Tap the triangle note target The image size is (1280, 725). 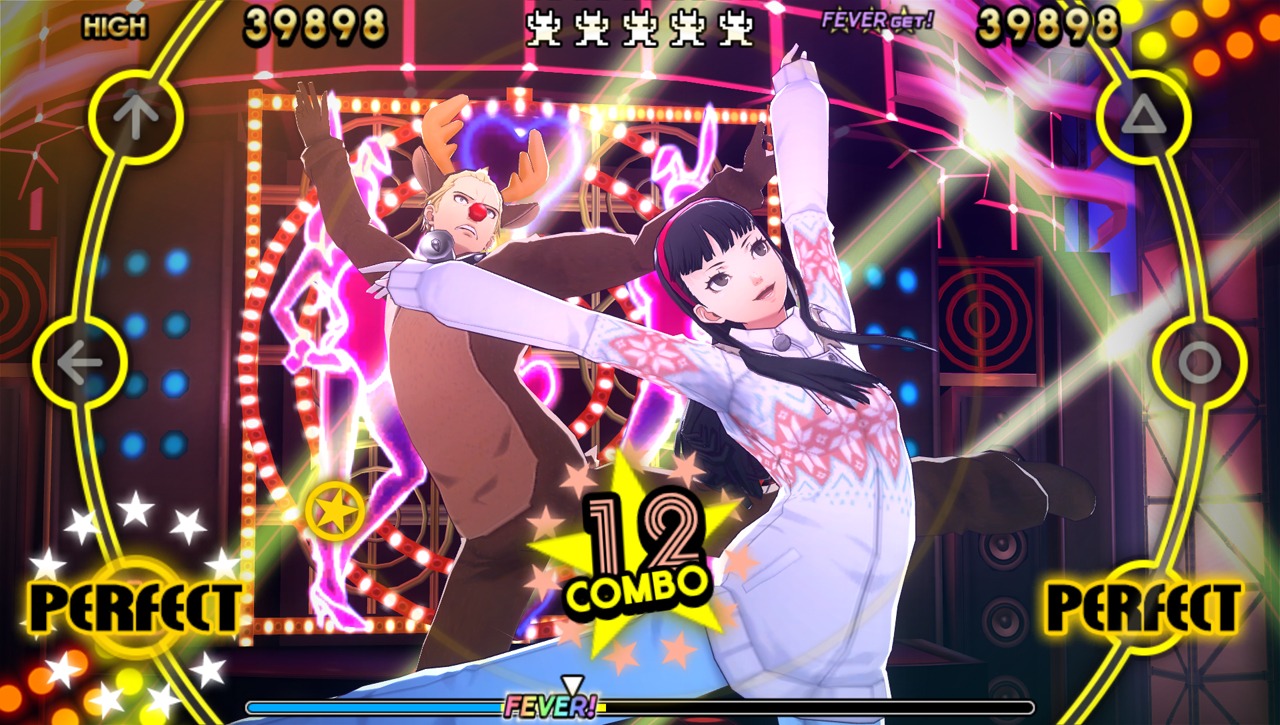(1144, 118)
